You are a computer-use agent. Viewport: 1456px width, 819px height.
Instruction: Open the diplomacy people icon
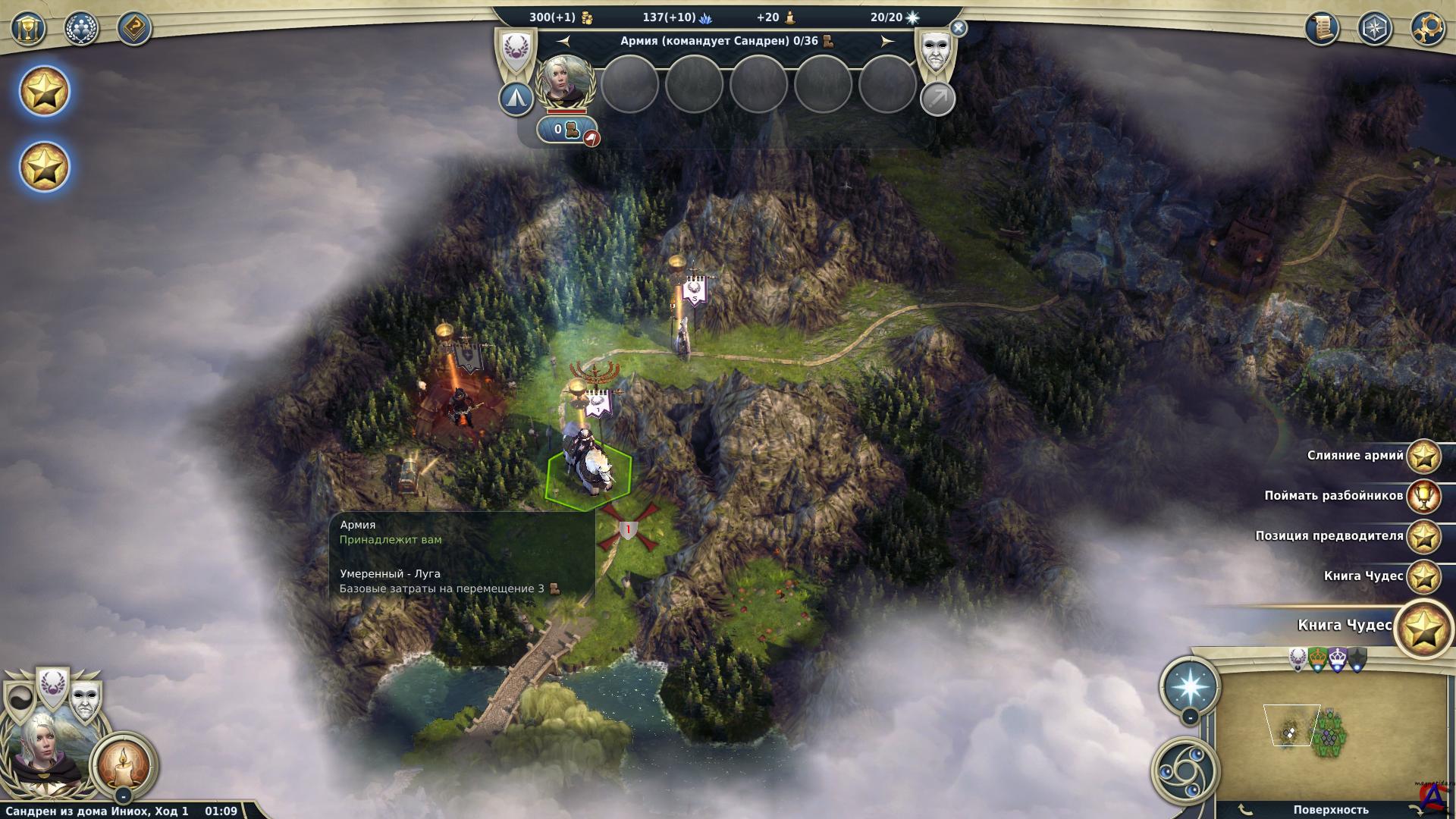pos(81,29)
